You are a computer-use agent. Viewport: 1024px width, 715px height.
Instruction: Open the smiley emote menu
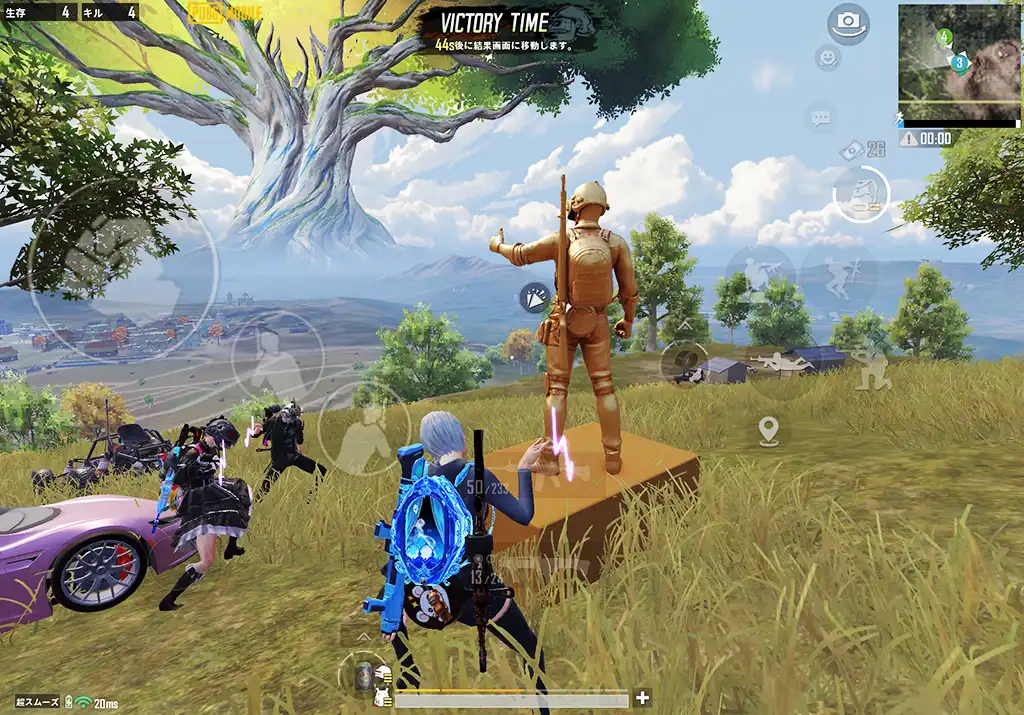827,58
